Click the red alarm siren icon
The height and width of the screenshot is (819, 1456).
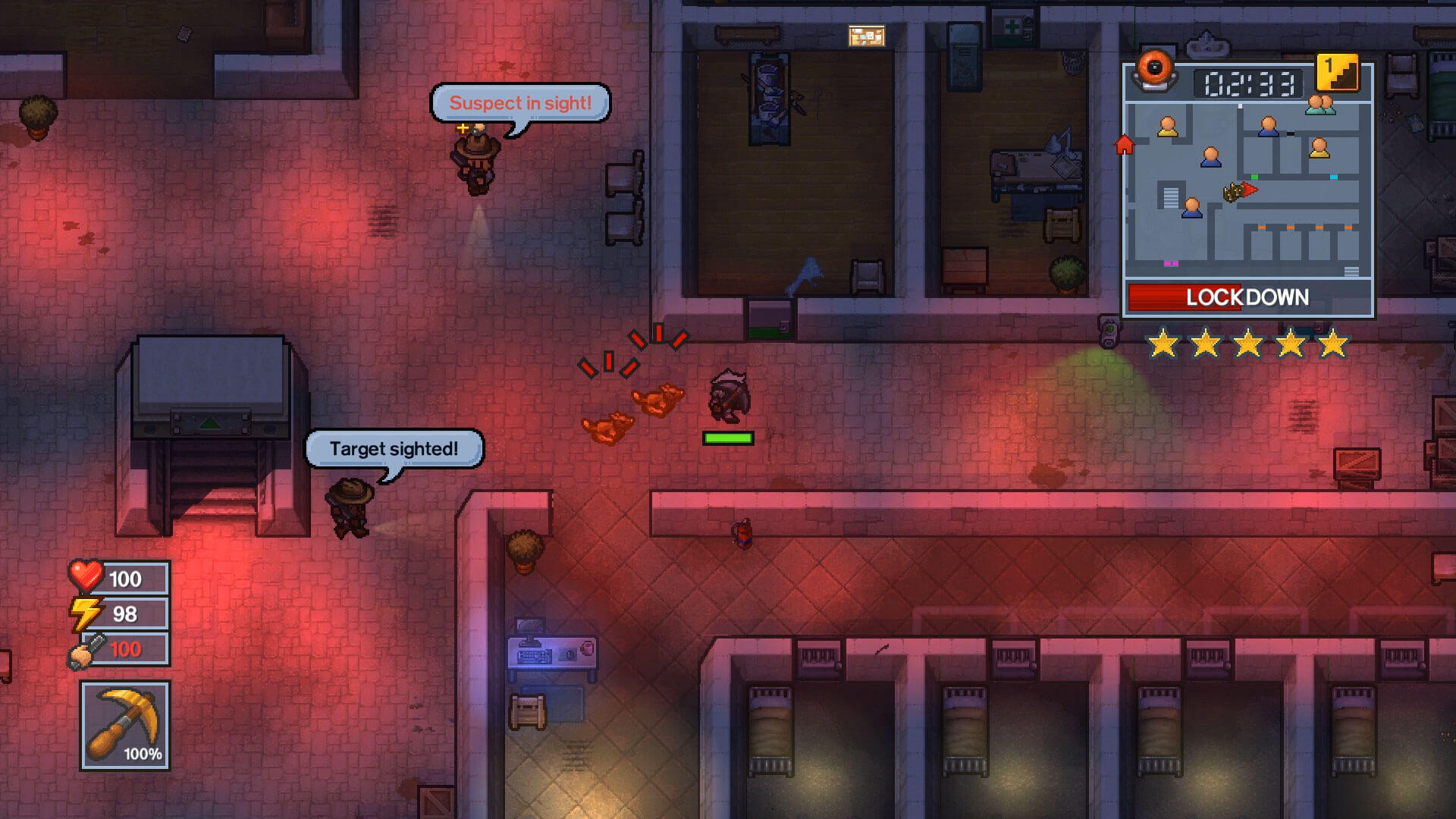pos(1154,69)
